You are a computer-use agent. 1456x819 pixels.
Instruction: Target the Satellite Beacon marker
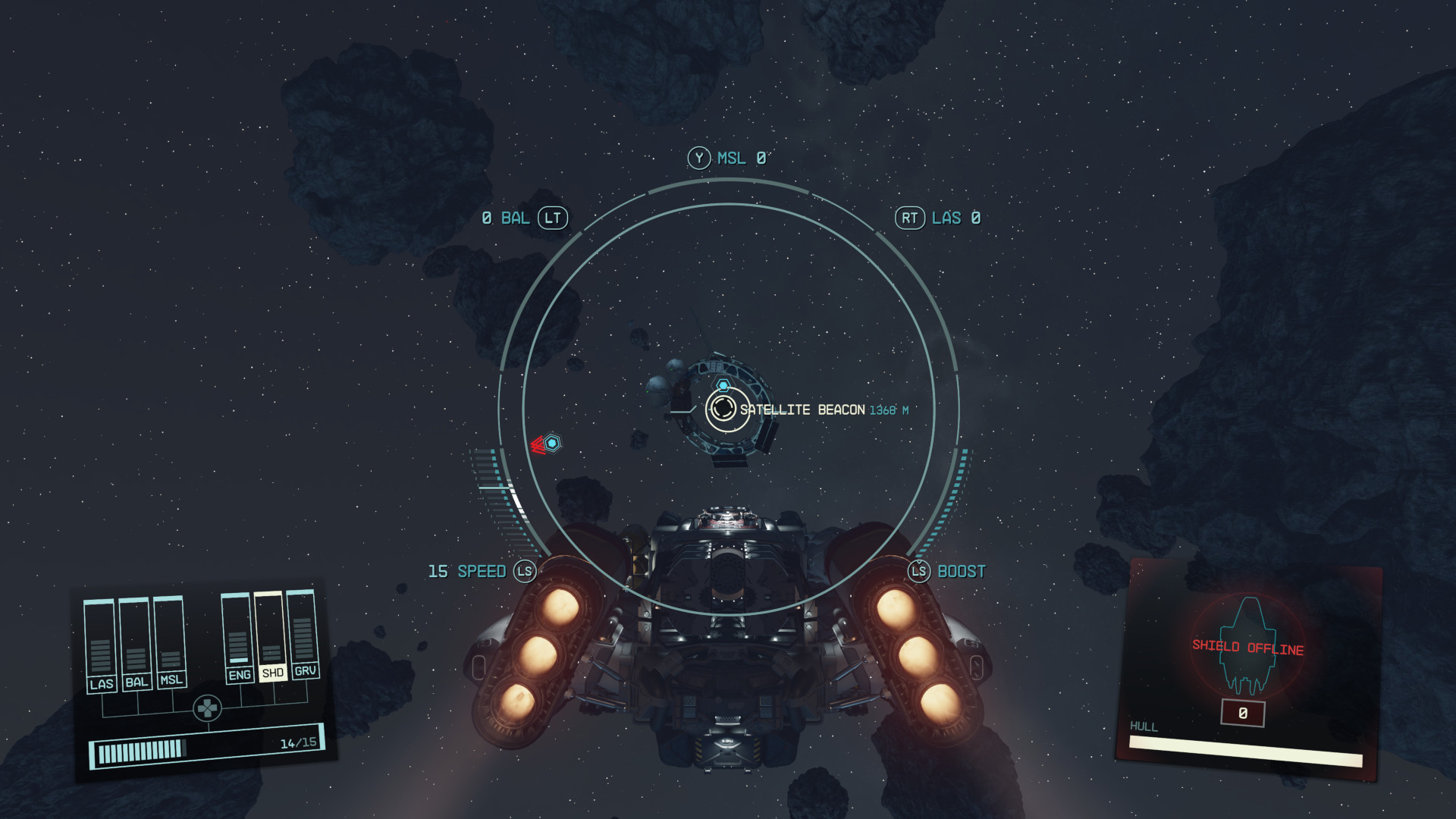coord(723,409)
